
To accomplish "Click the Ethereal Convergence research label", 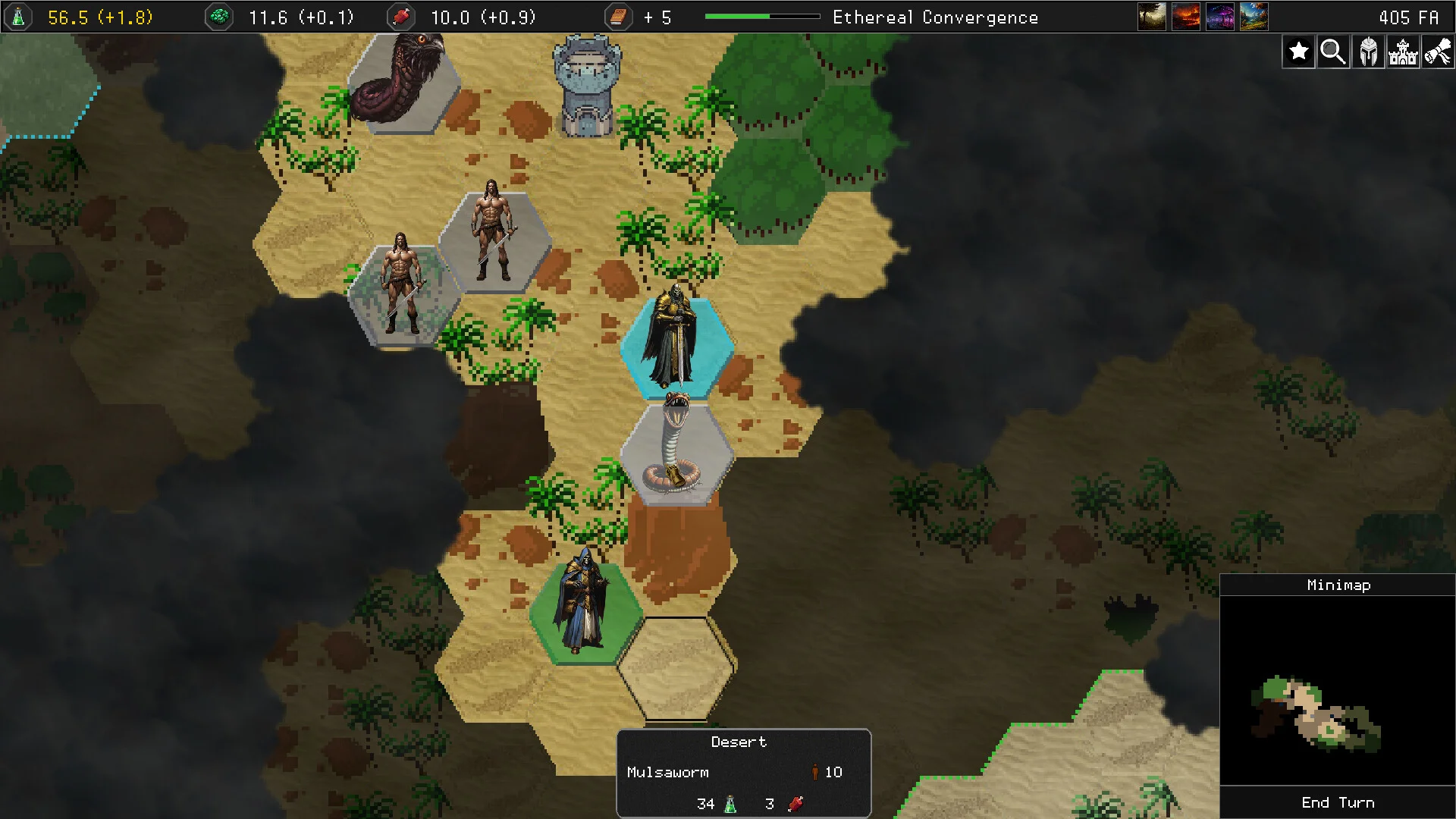I will point(935,17).
